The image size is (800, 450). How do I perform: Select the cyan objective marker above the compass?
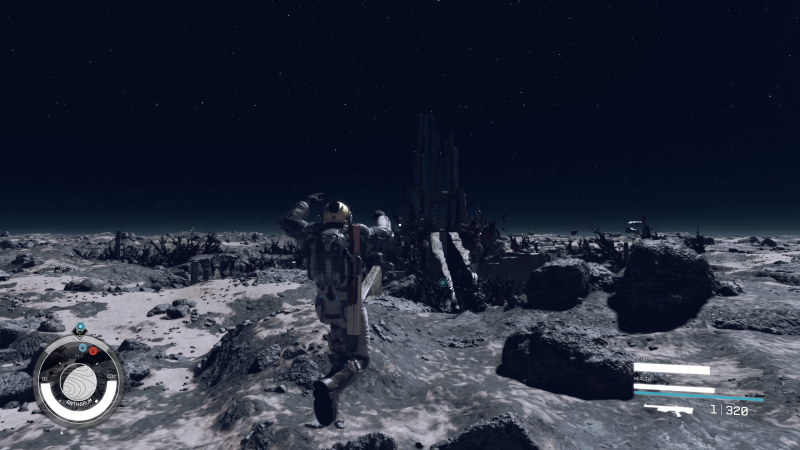[x=80, y=327]
